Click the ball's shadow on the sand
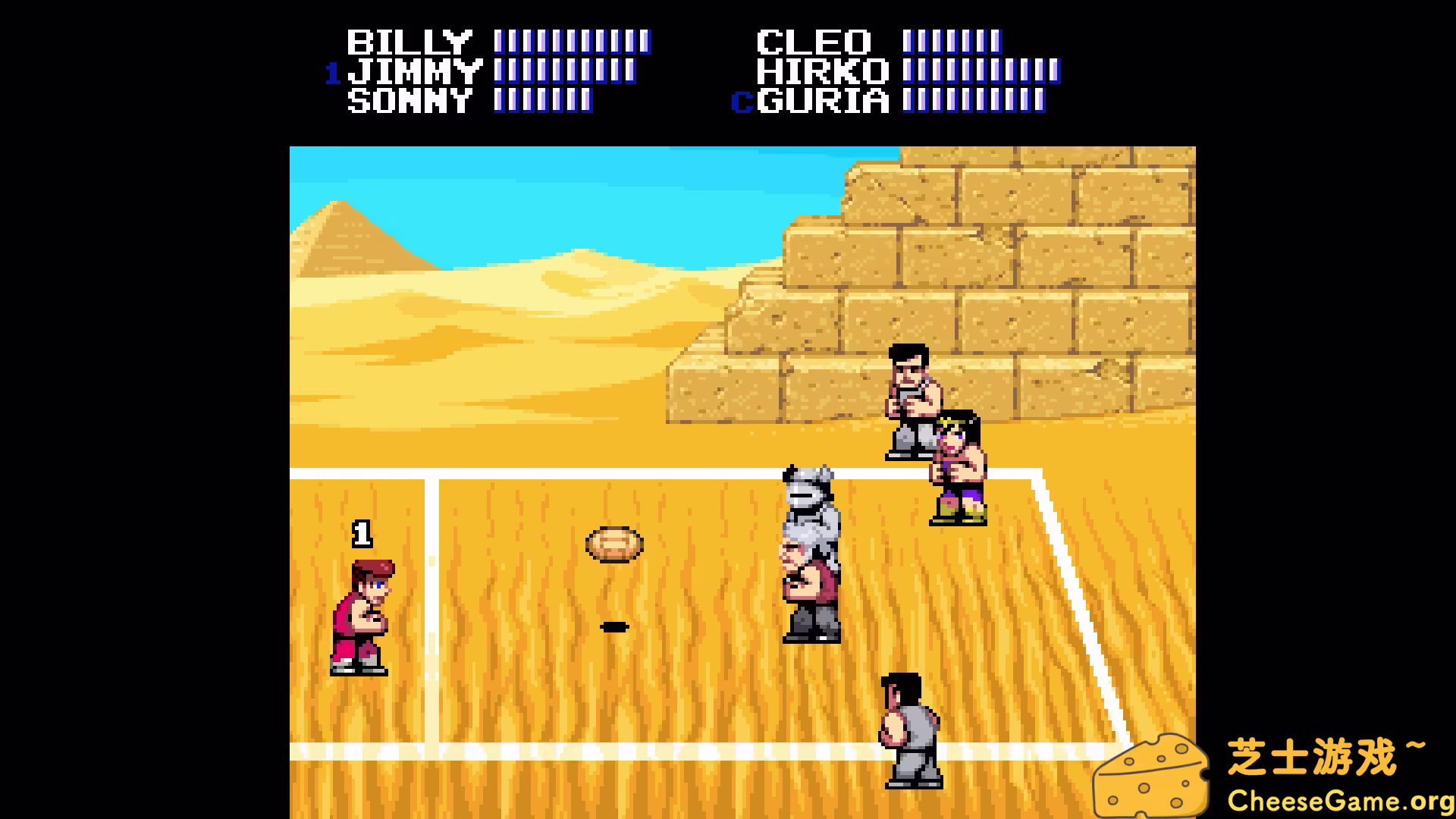Viewport: 1456px width, 819px height. (613, 626)
